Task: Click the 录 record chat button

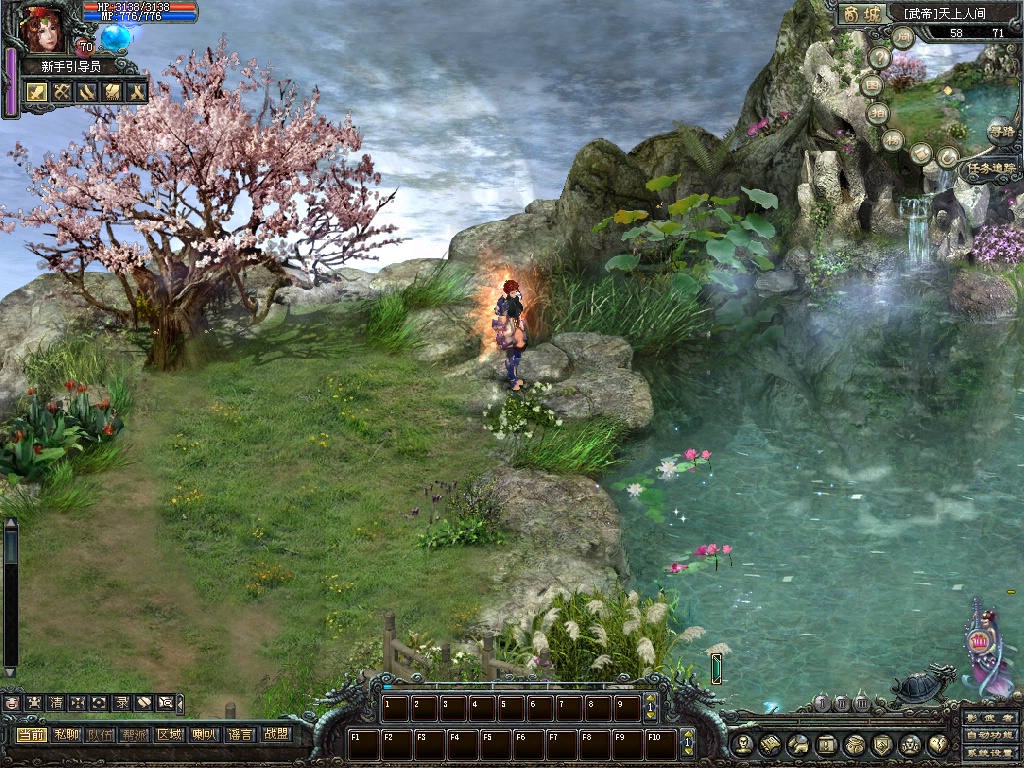Action: tap(119, 703)
